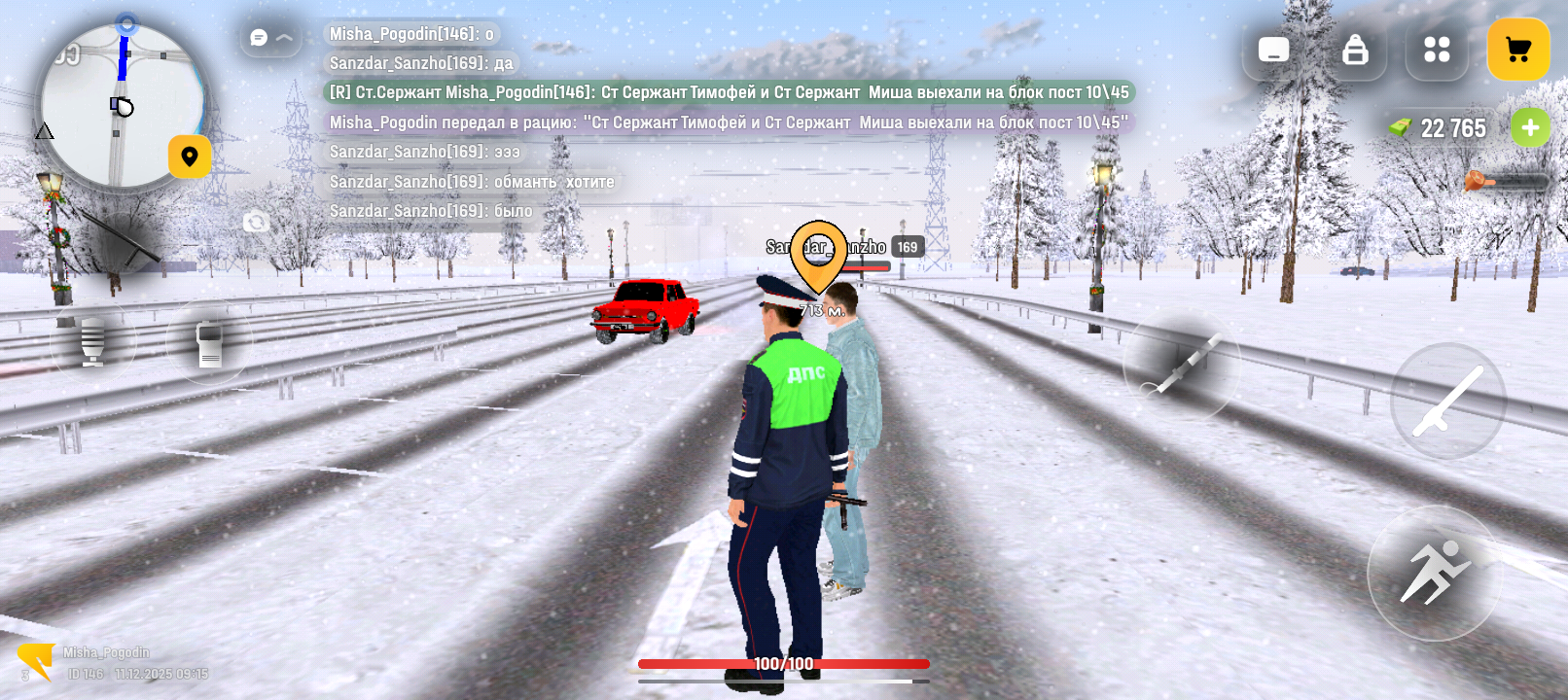
Task: Open the yellow shopping cart store
Action: tap(1517, 50)
